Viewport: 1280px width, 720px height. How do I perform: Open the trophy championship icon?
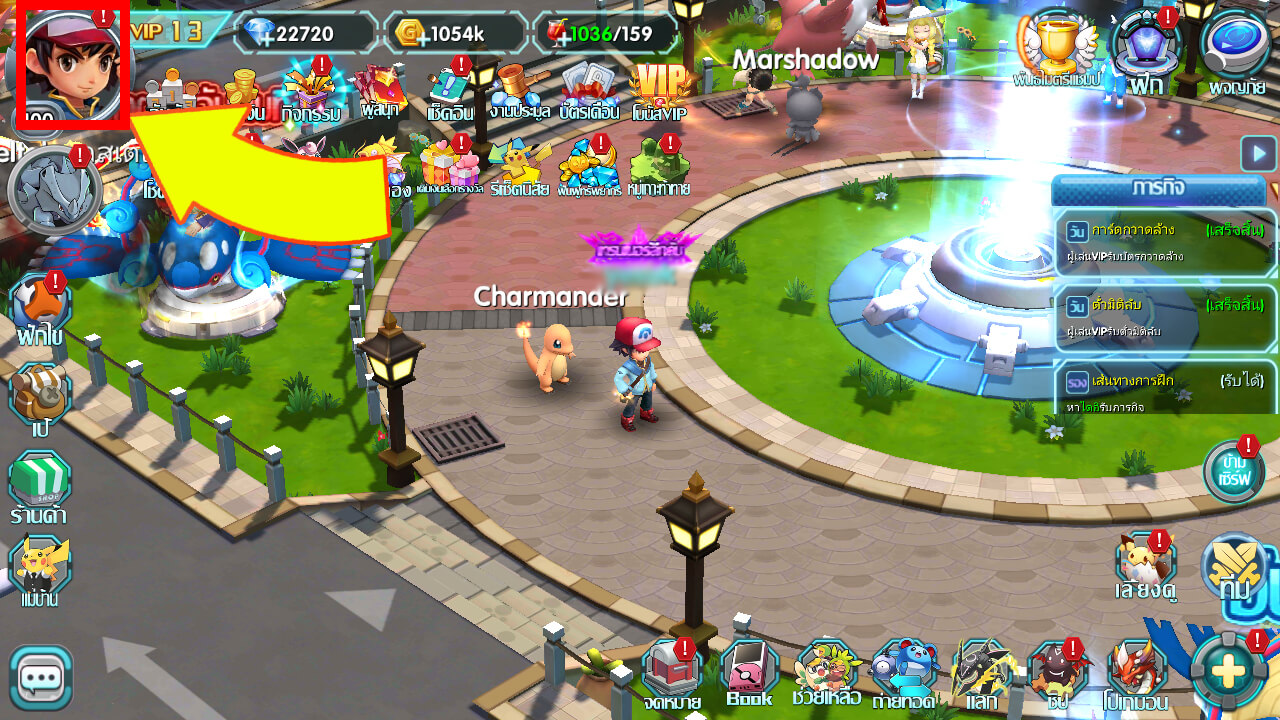(x=1056, y=47)
